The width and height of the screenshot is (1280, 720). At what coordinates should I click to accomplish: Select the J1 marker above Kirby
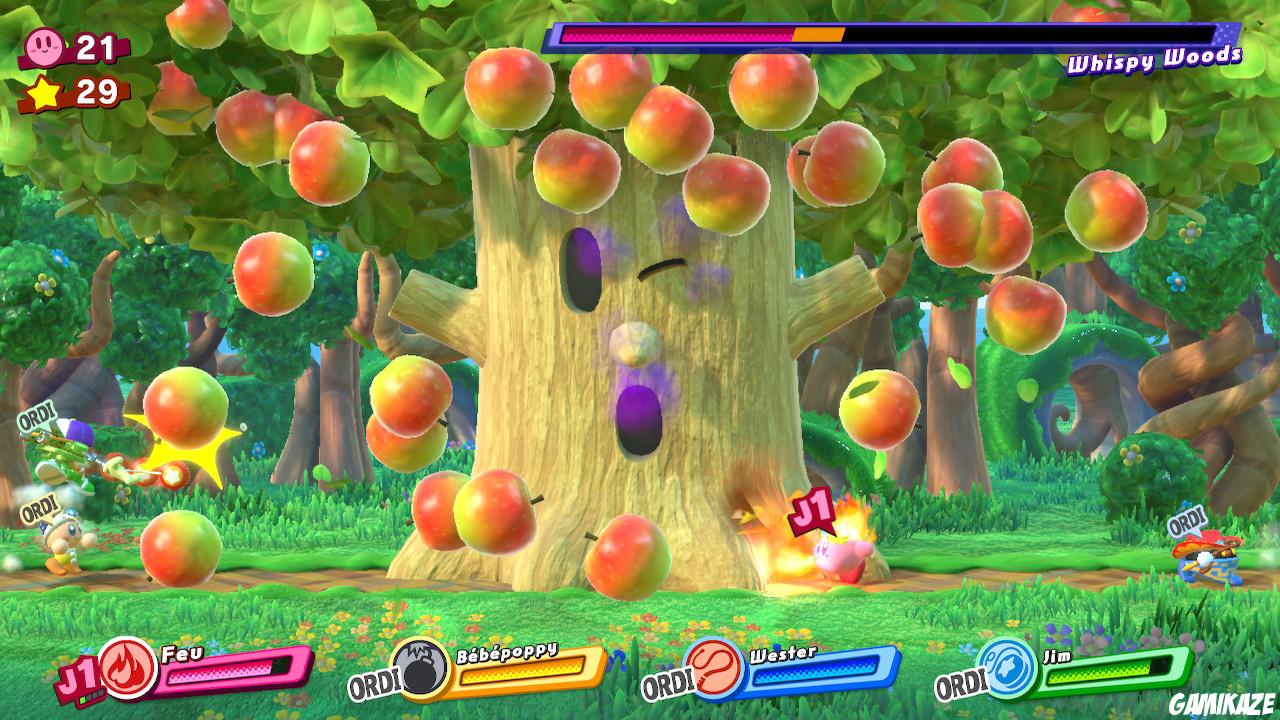point(812,510)
